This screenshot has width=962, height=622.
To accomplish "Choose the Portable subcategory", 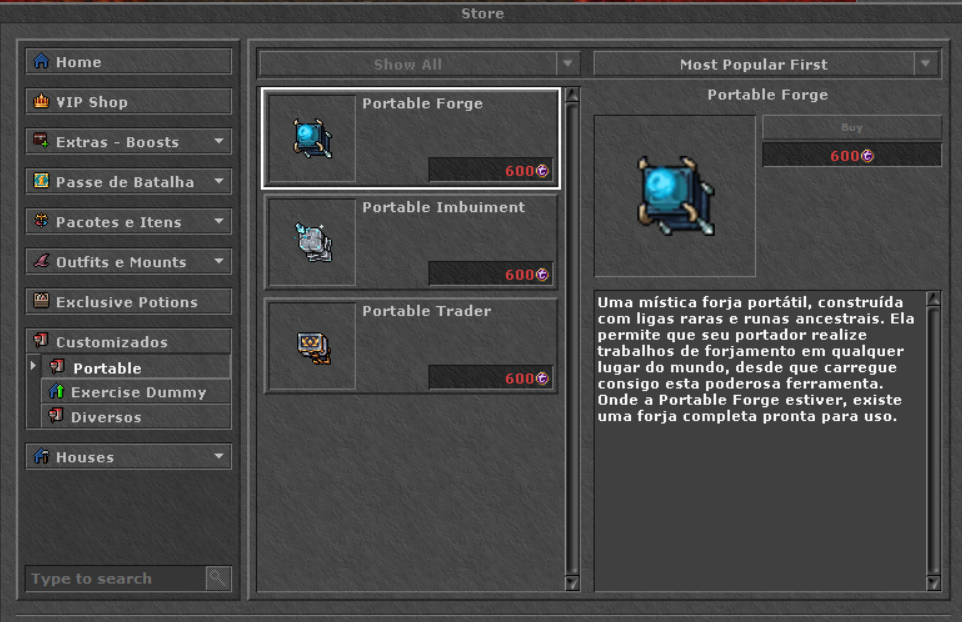I will pyautogui.click(x=135, y=368).
